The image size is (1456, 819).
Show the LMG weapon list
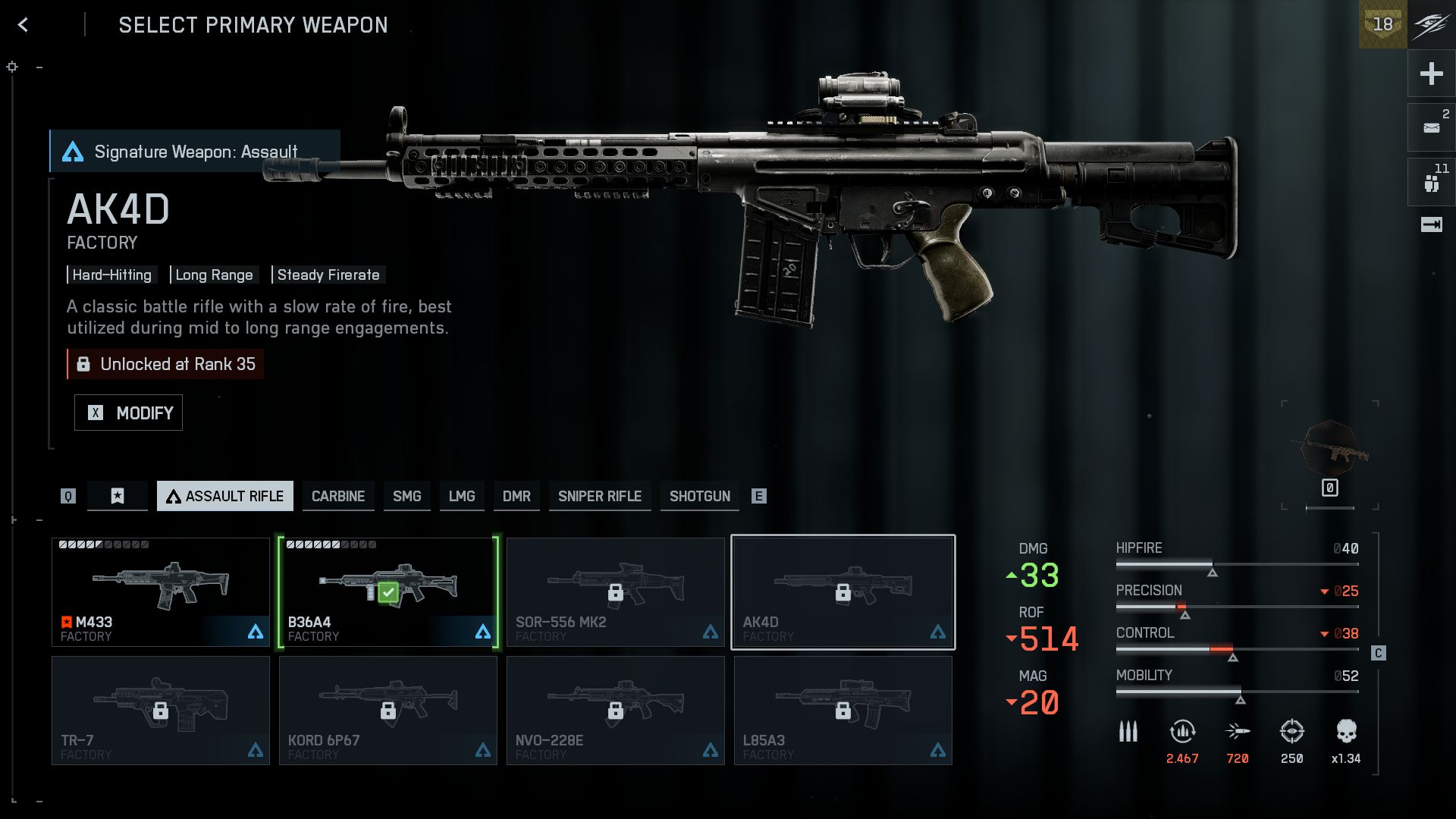[462, 496]
